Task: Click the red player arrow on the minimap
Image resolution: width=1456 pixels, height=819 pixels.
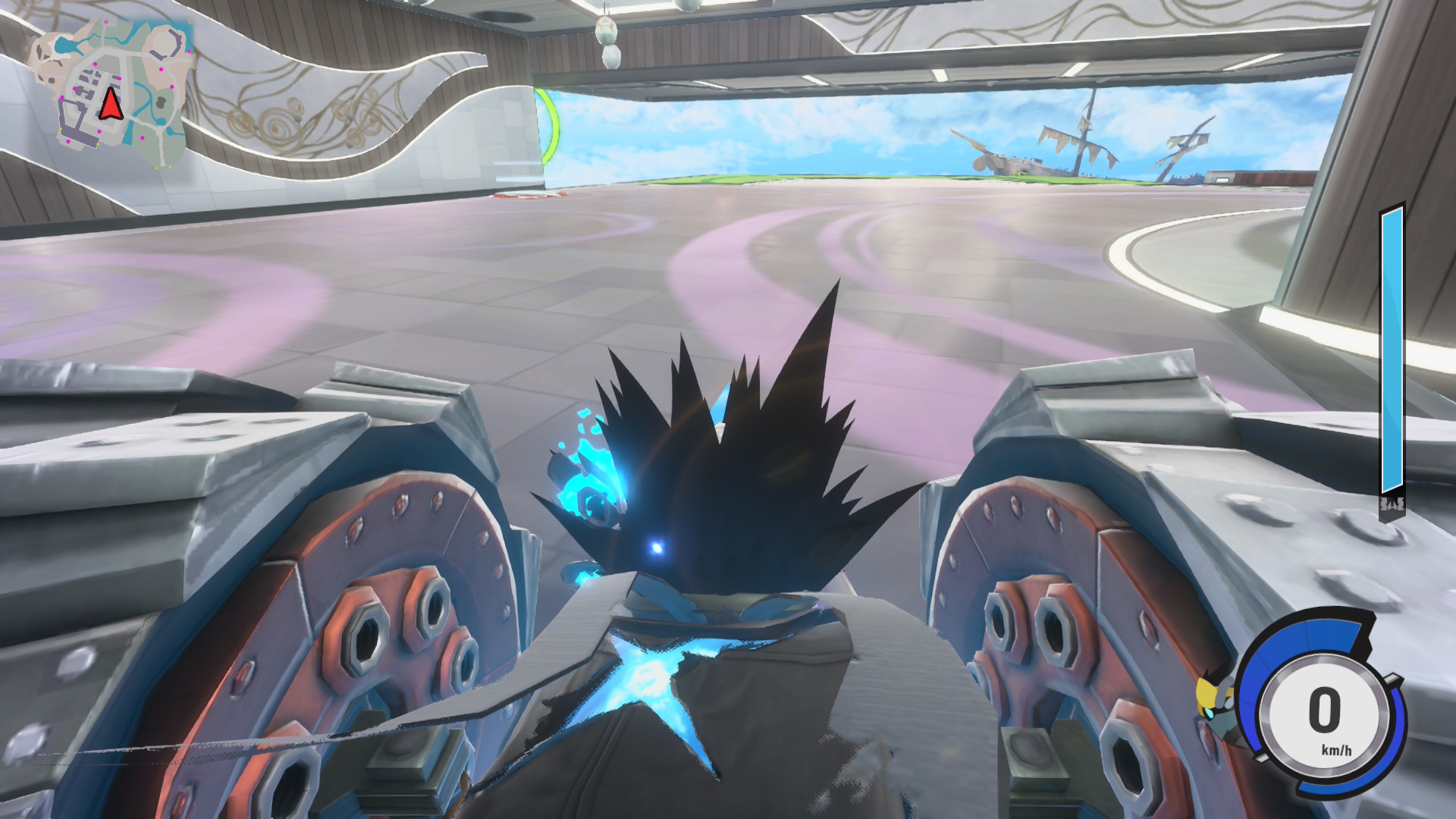Action: coord(111,105)
